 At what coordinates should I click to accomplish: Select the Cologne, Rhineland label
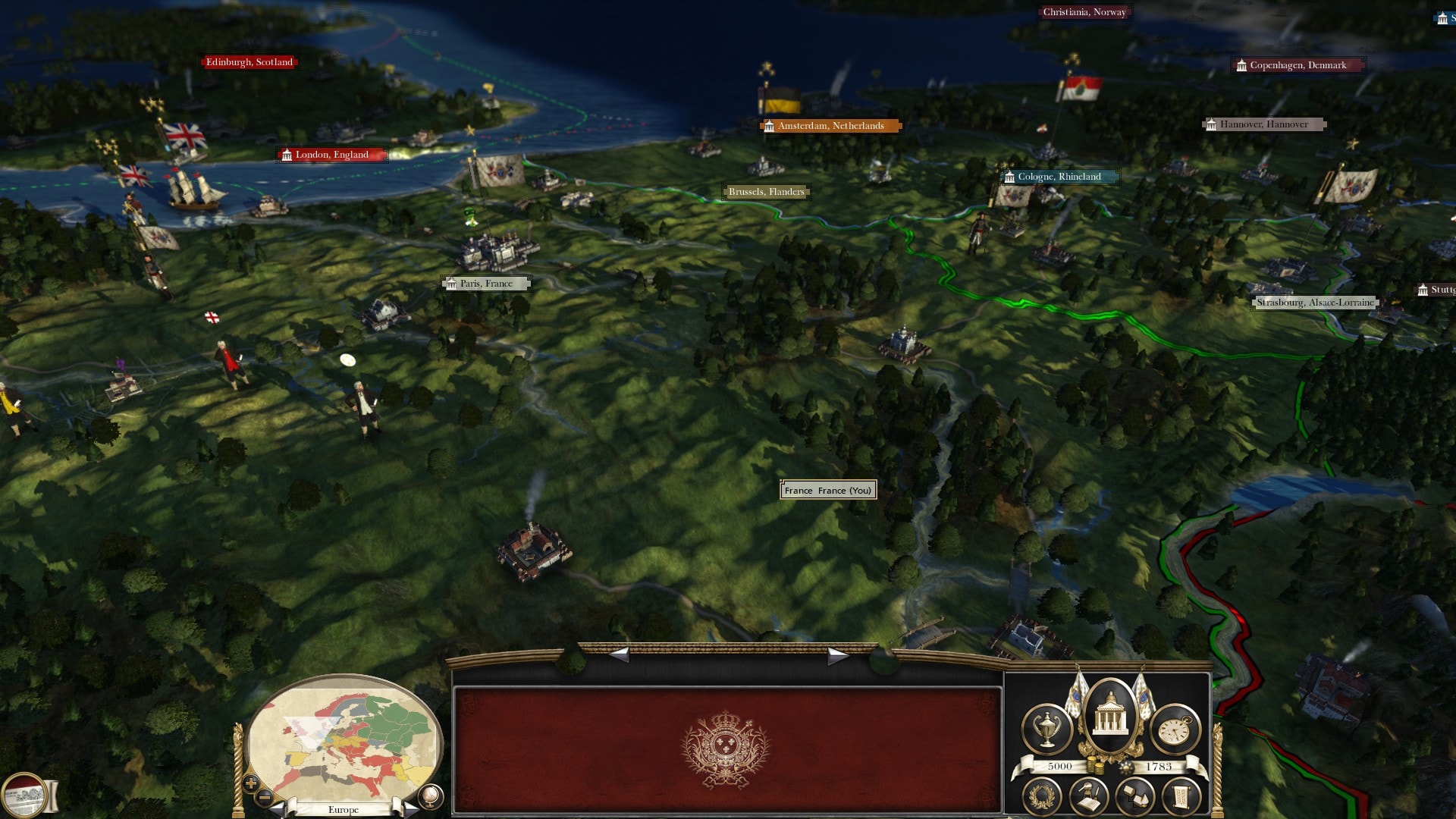[x=1059, y=177]
